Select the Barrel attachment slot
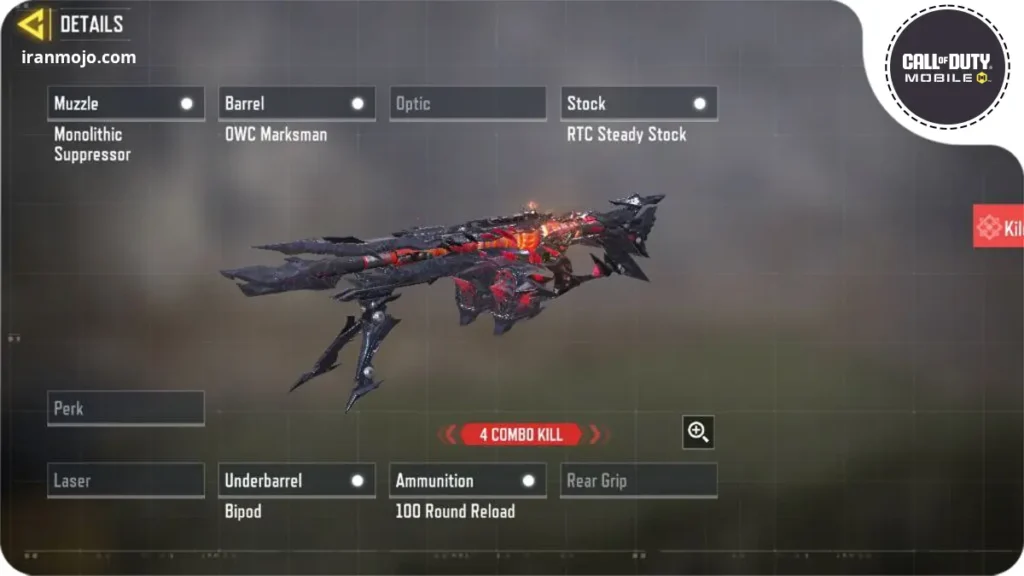Viewport: 1024px width, 576px height. click(296, 103)
